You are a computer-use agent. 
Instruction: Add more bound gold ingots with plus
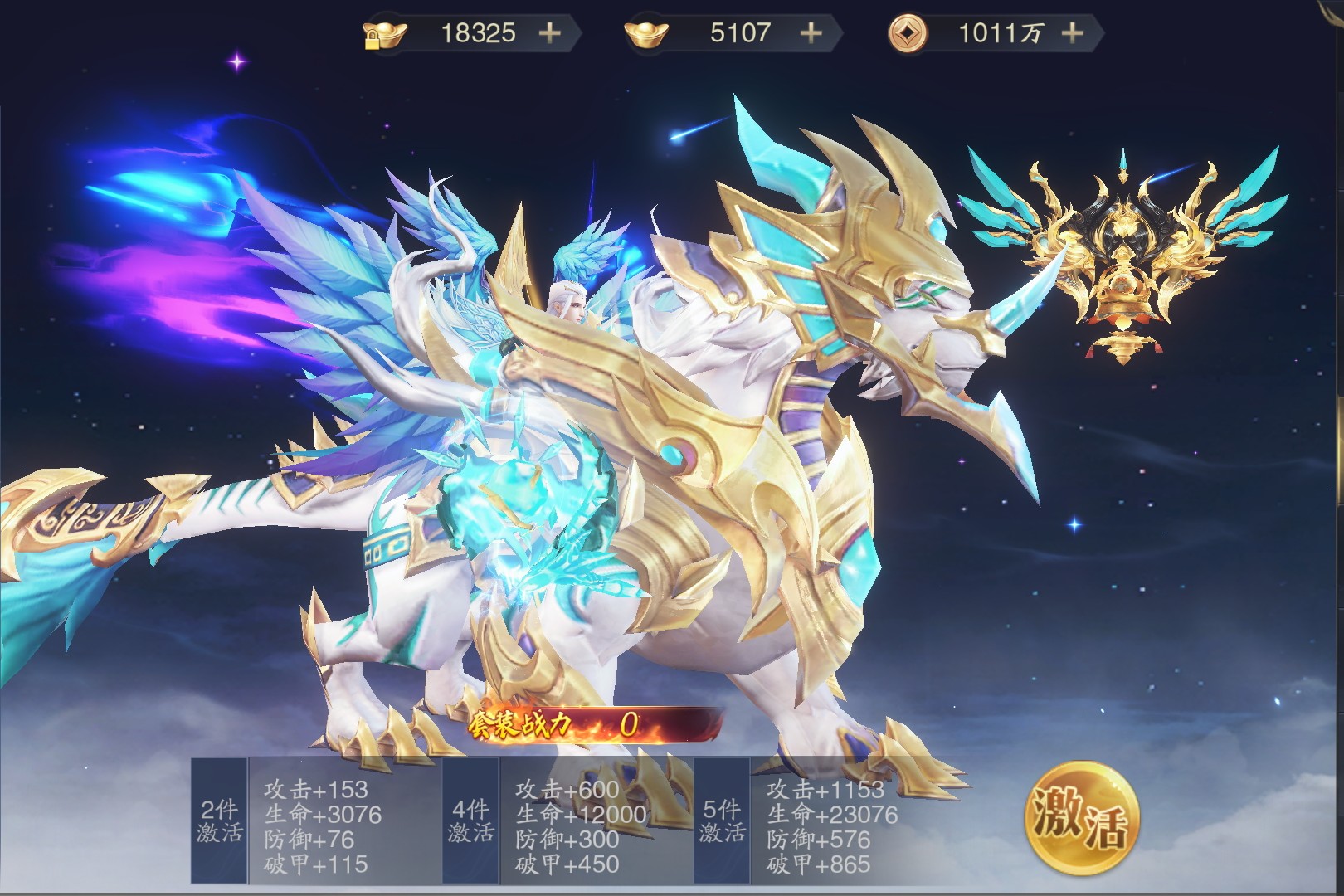[x=549, y=33]
